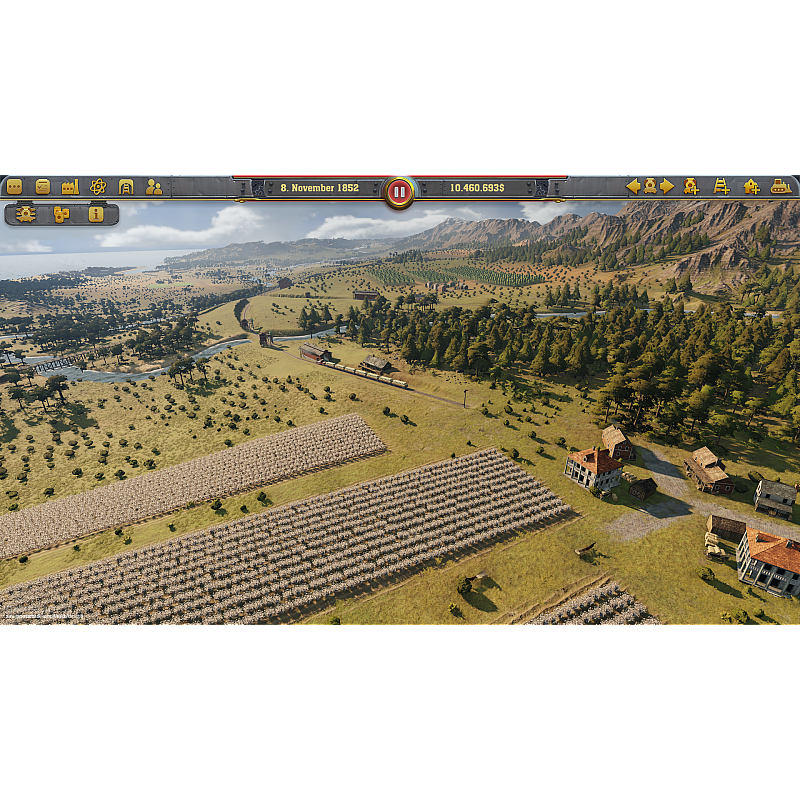This screenshot has height=800, width=800.
Task: Jump to the previous train with left arrow
Action: 633,186
